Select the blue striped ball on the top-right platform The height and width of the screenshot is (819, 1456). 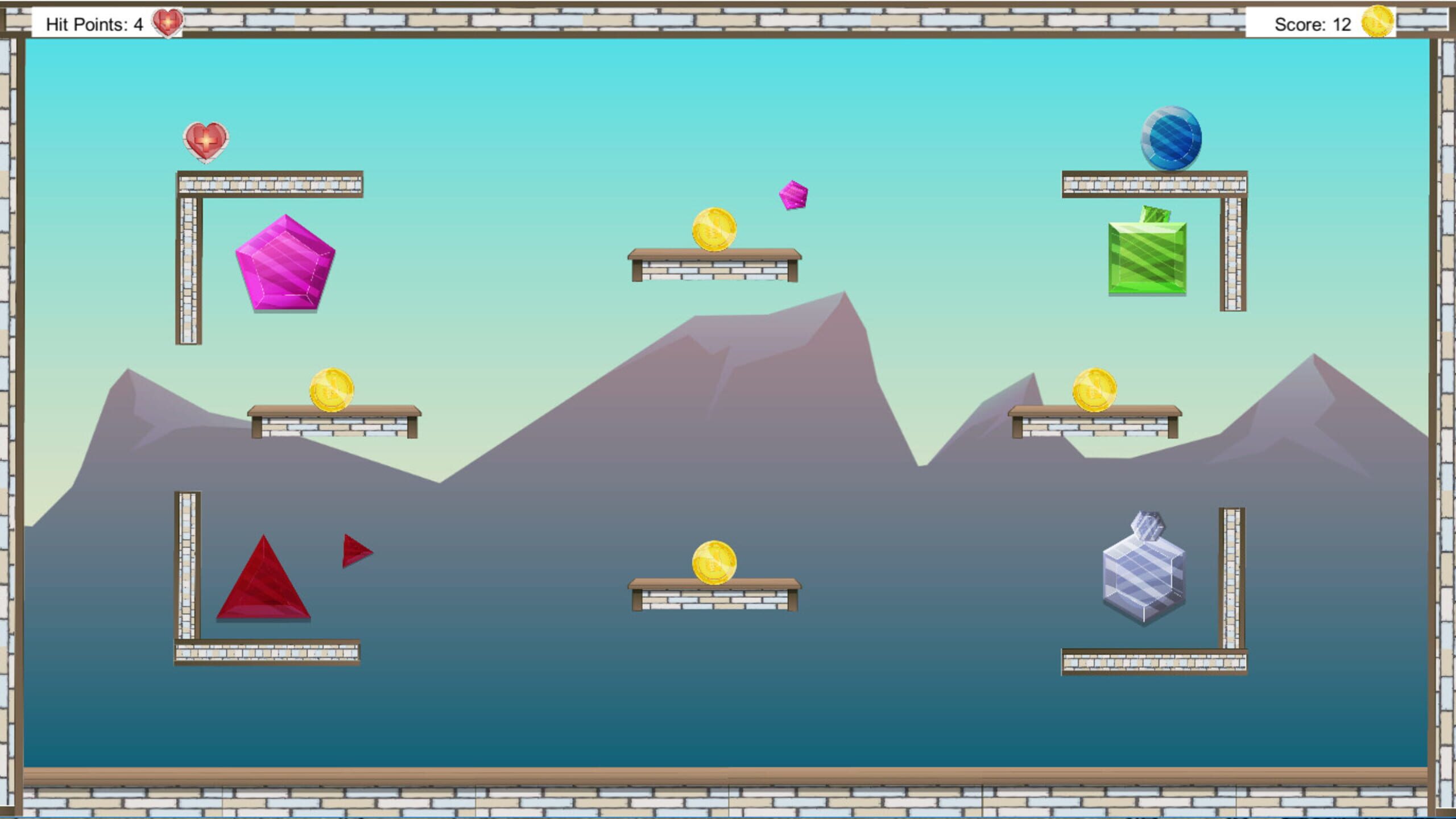pyautogui.click(x=1172, y=140)
